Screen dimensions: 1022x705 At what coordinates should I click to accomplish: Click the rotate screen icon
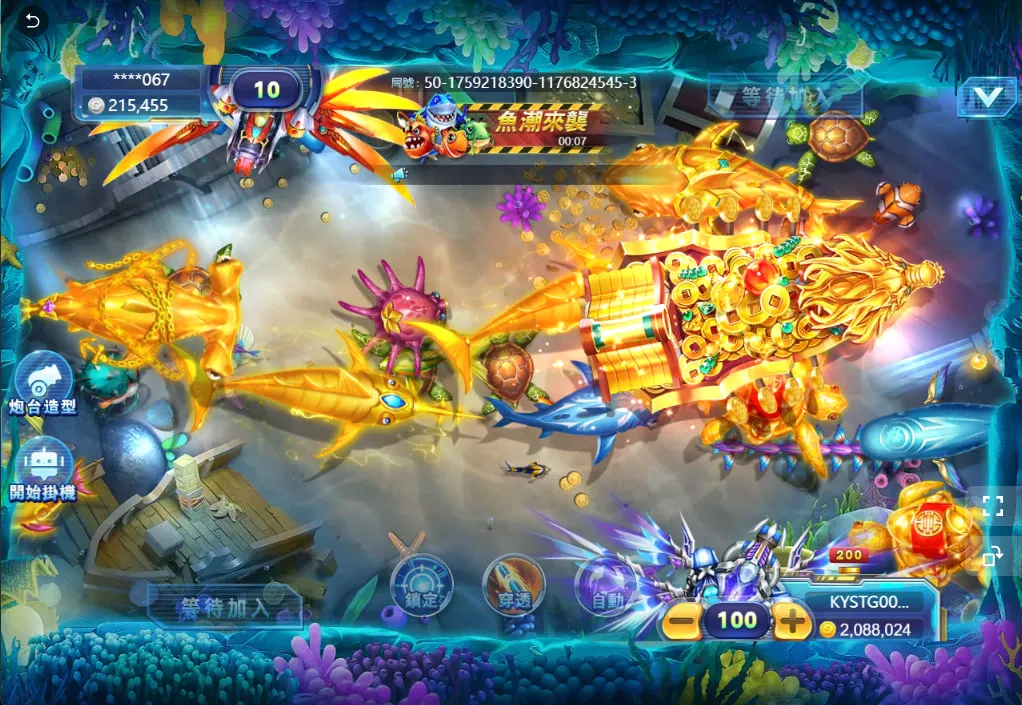pos(992,556)
